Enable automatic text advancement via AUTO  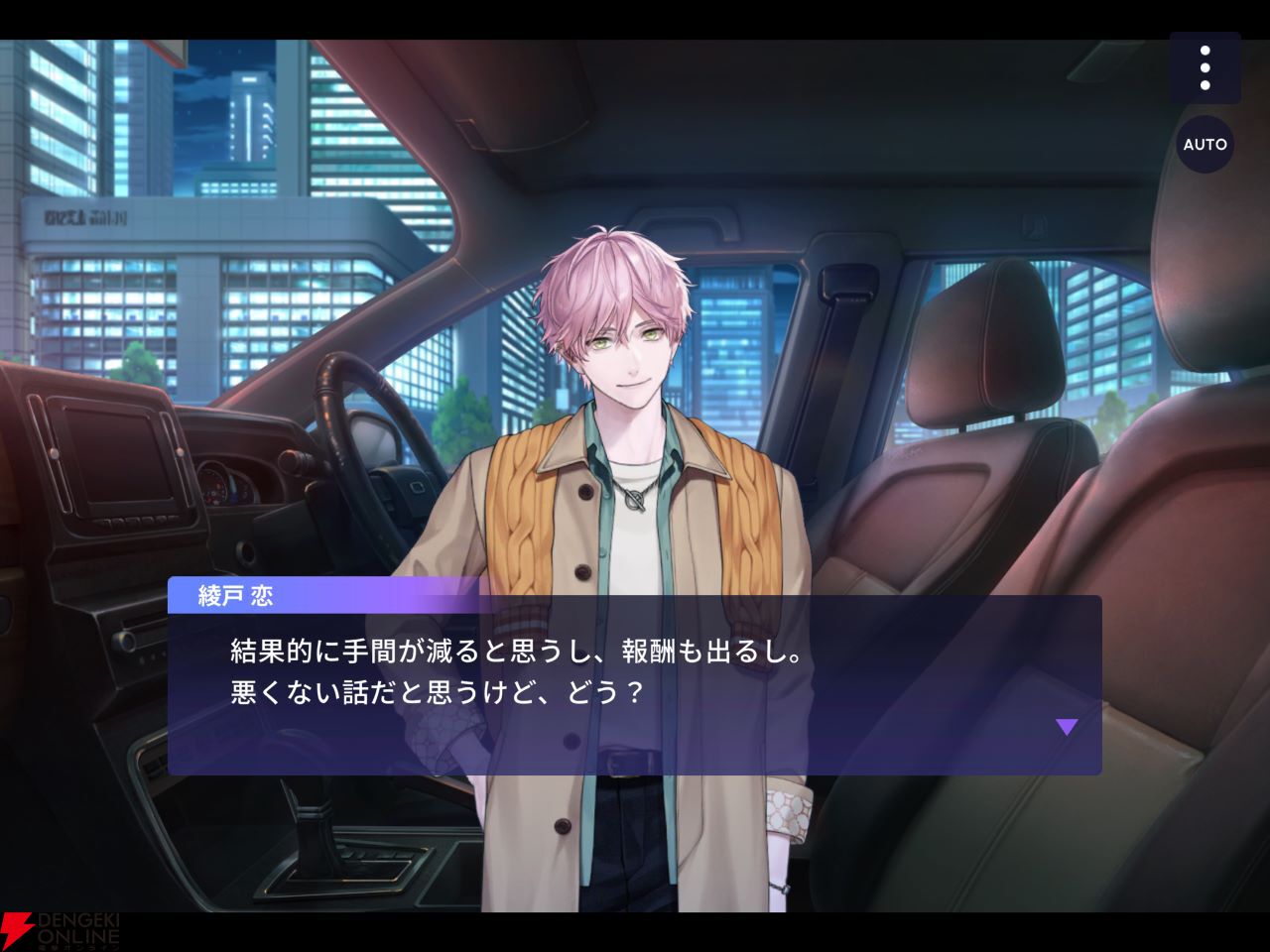pyautogui.click(x=1206, y=145)
